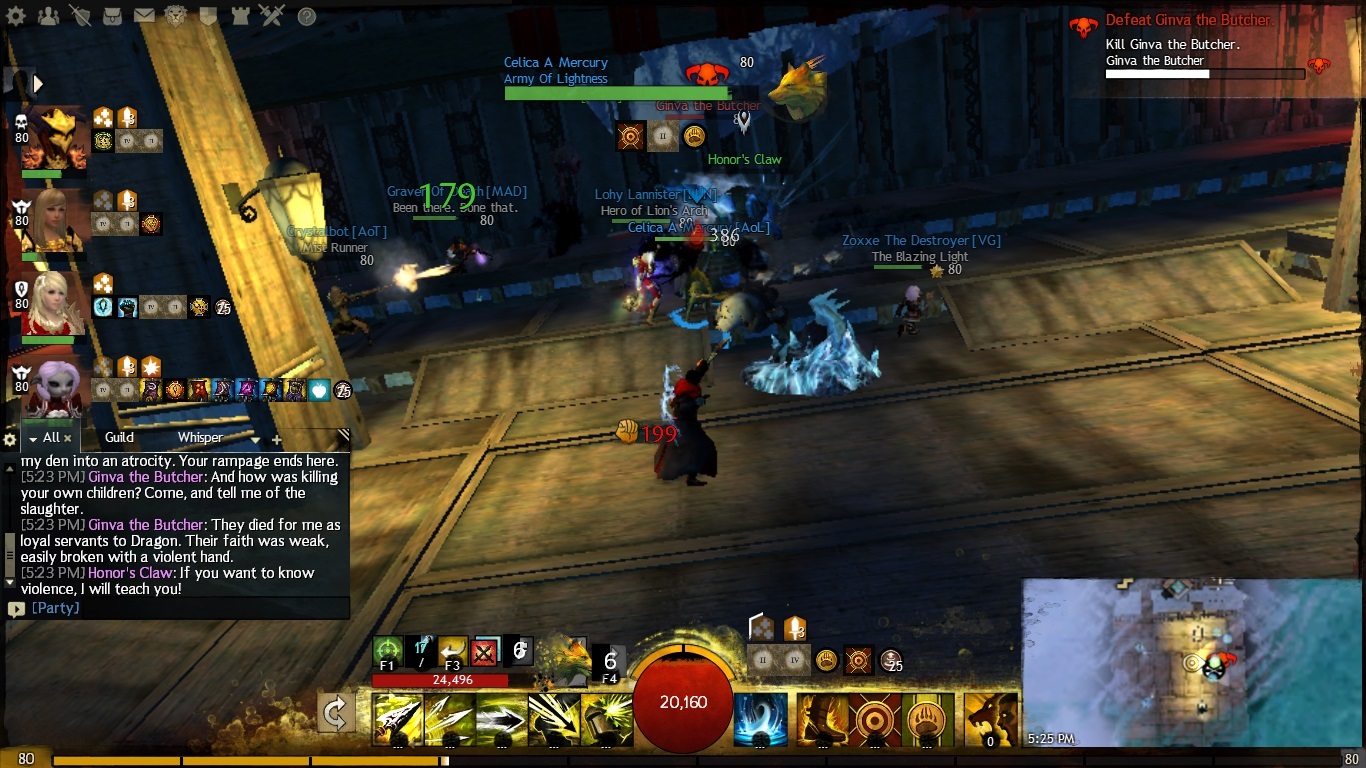This screenshot has height=768, width=1366.
Task: Activate the flaming boot utility skill
Action: coord(822,720)
